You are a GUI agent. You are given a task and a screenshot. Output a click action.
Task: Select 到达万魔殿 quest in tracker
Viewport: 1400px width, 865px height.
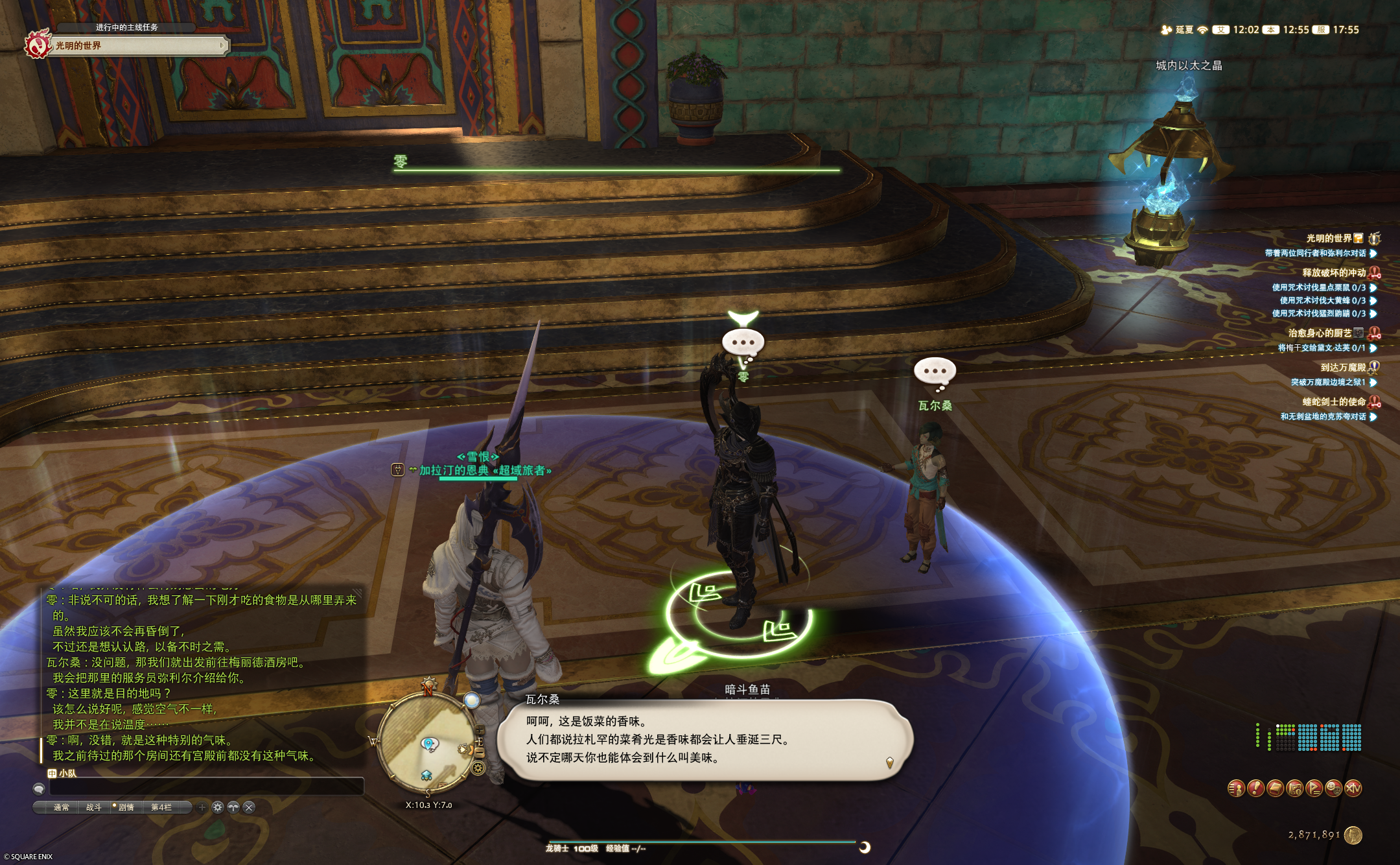coord(1342,368)
